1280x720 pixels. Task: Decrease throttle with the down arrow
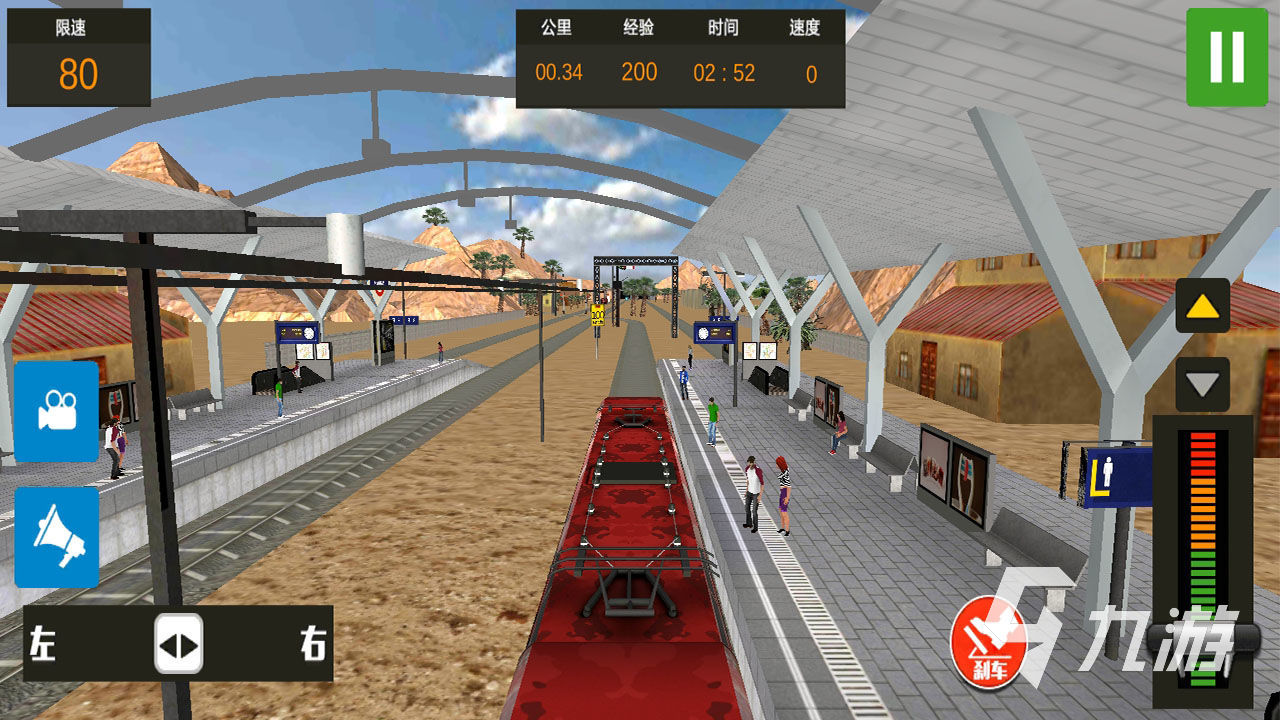point(1202,384)
